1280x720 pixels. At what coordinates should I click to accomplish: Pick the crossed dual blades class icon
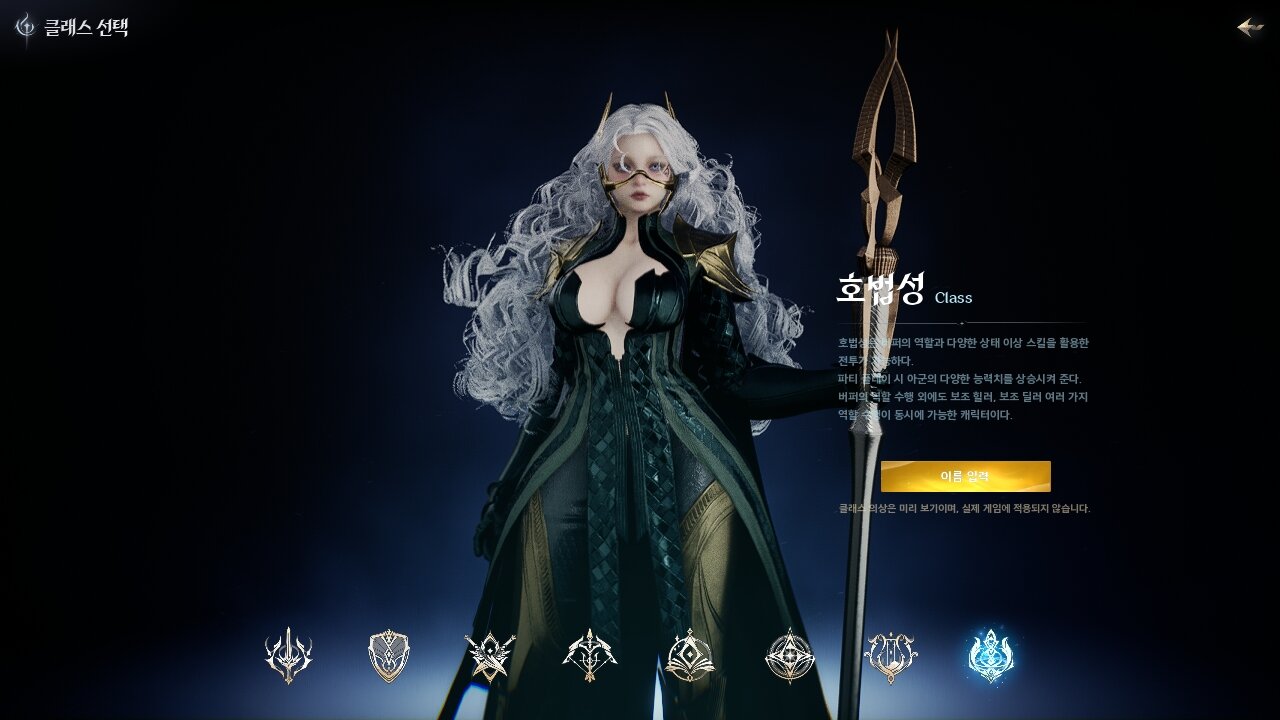click(x=490, y=656)
